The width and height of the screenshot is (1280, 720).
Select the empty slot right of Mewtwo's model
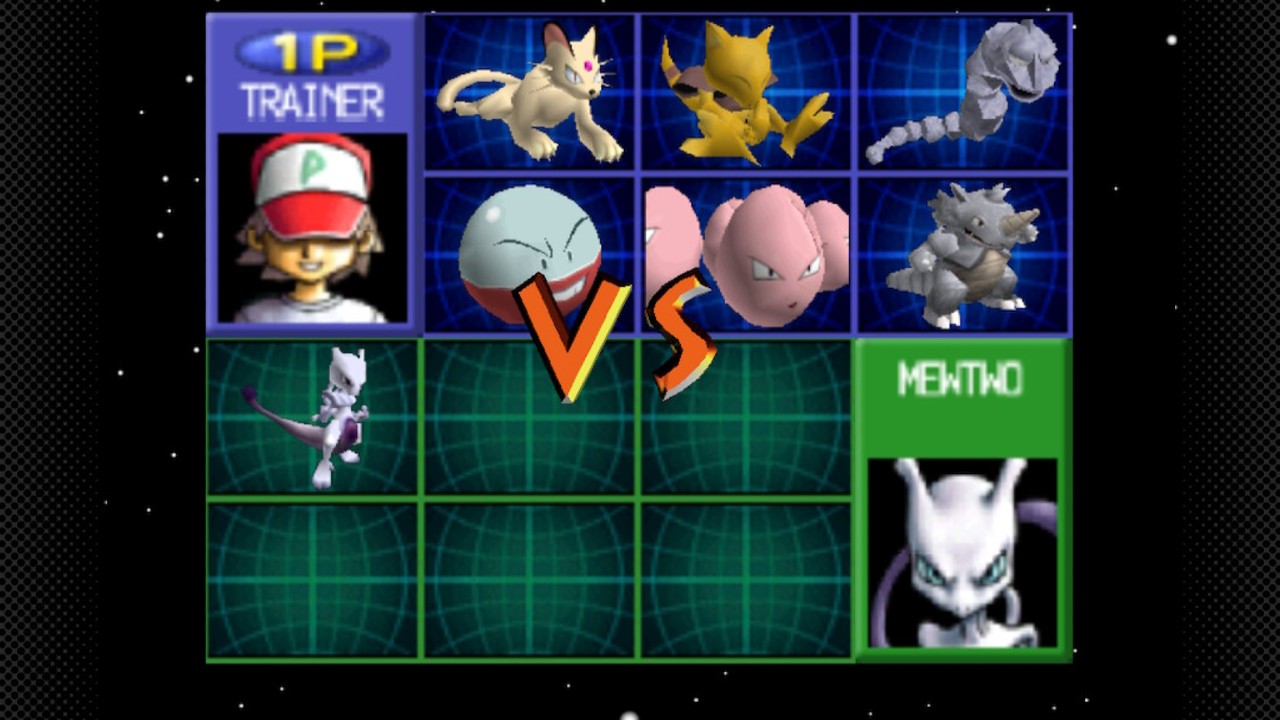click(x=530, y=415)
